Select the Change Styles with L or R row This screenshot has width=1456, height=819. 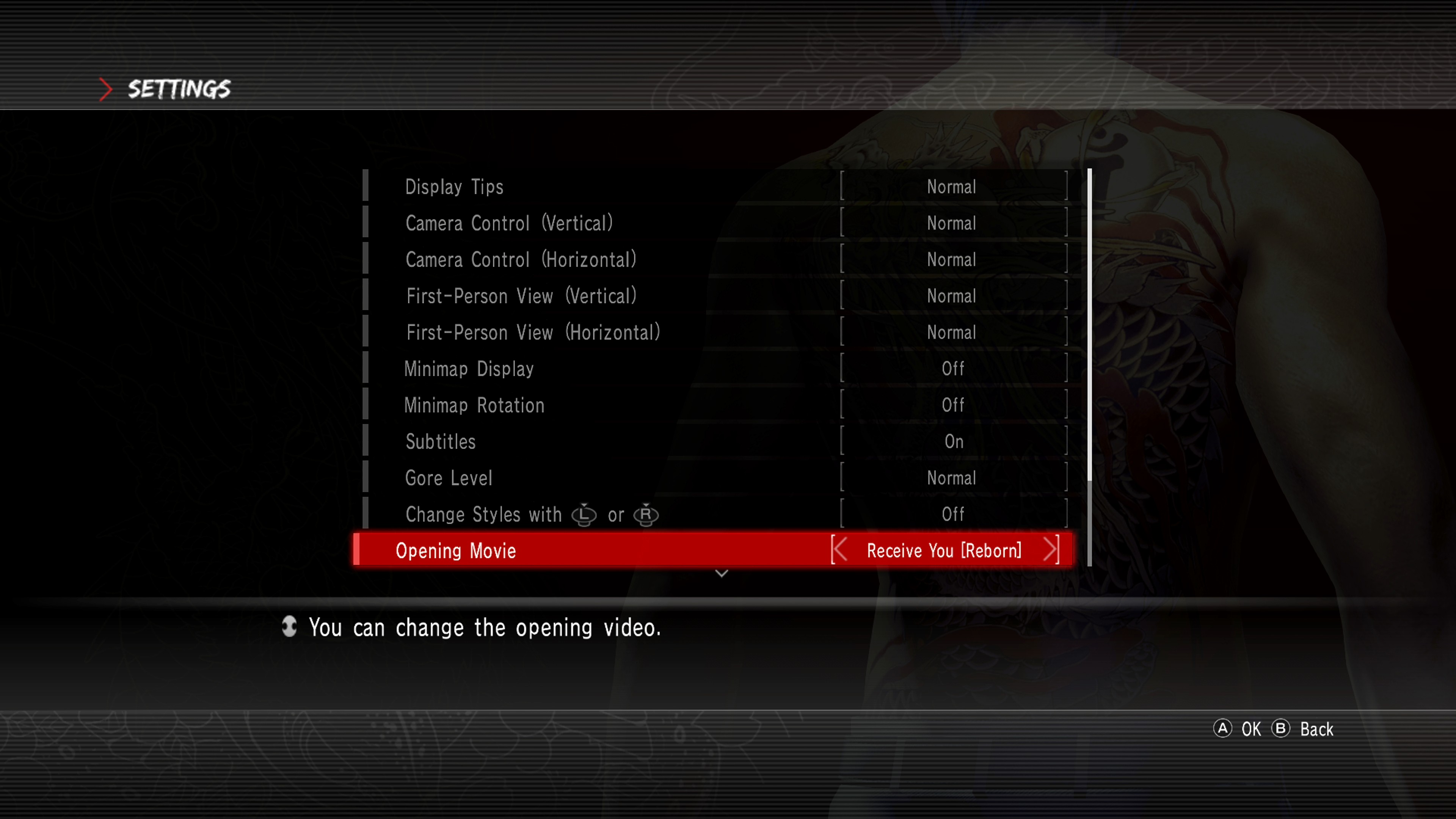pos(531,515)
